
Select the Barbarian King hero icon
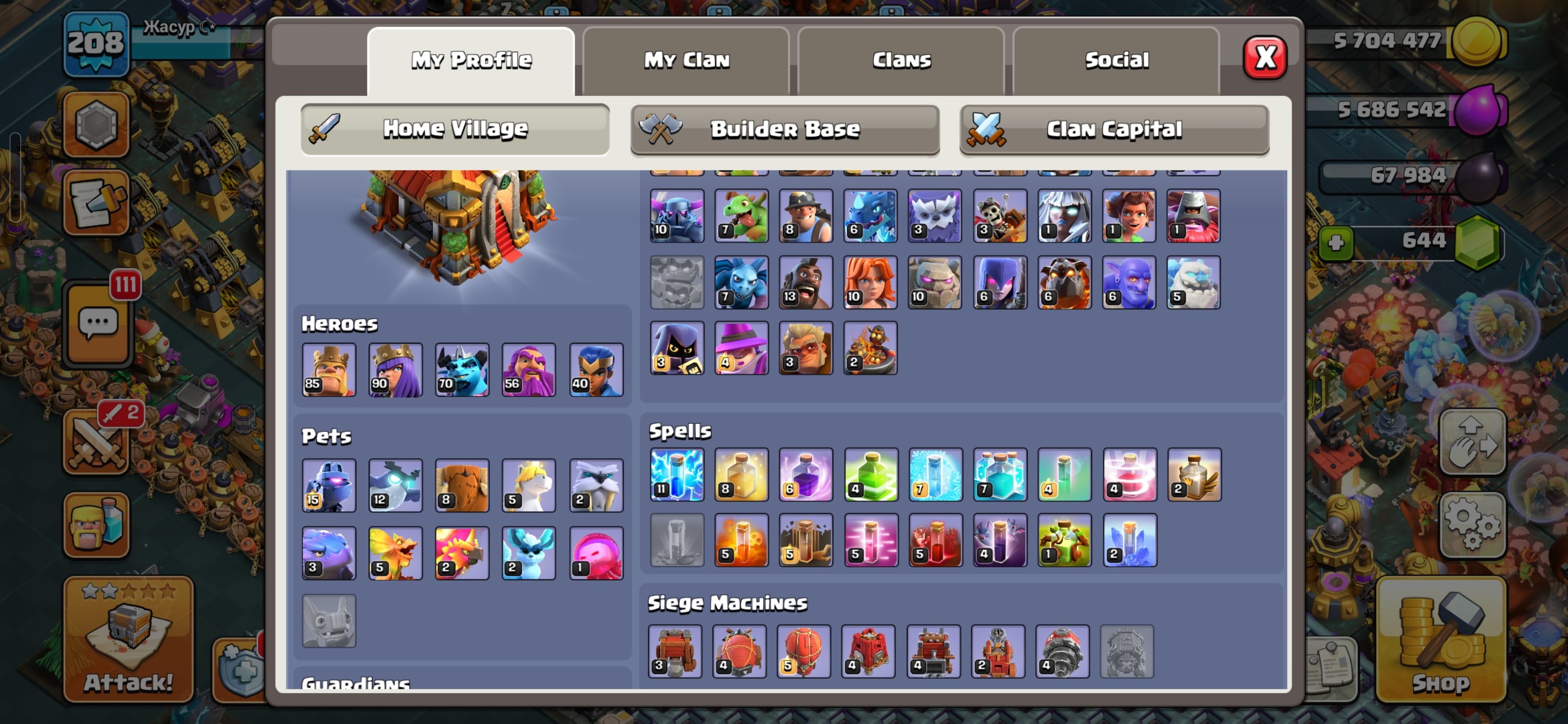pos(329,370)
